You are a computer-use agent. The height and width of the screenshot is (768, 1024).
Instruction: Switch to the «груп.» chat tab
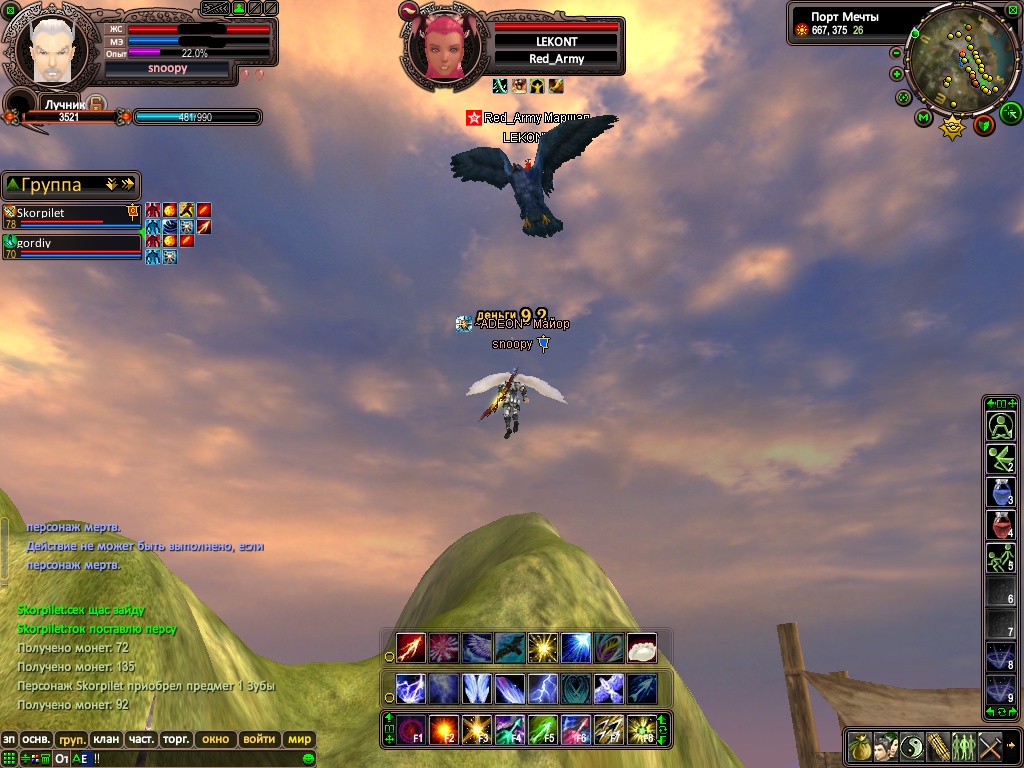pos(72,740)
